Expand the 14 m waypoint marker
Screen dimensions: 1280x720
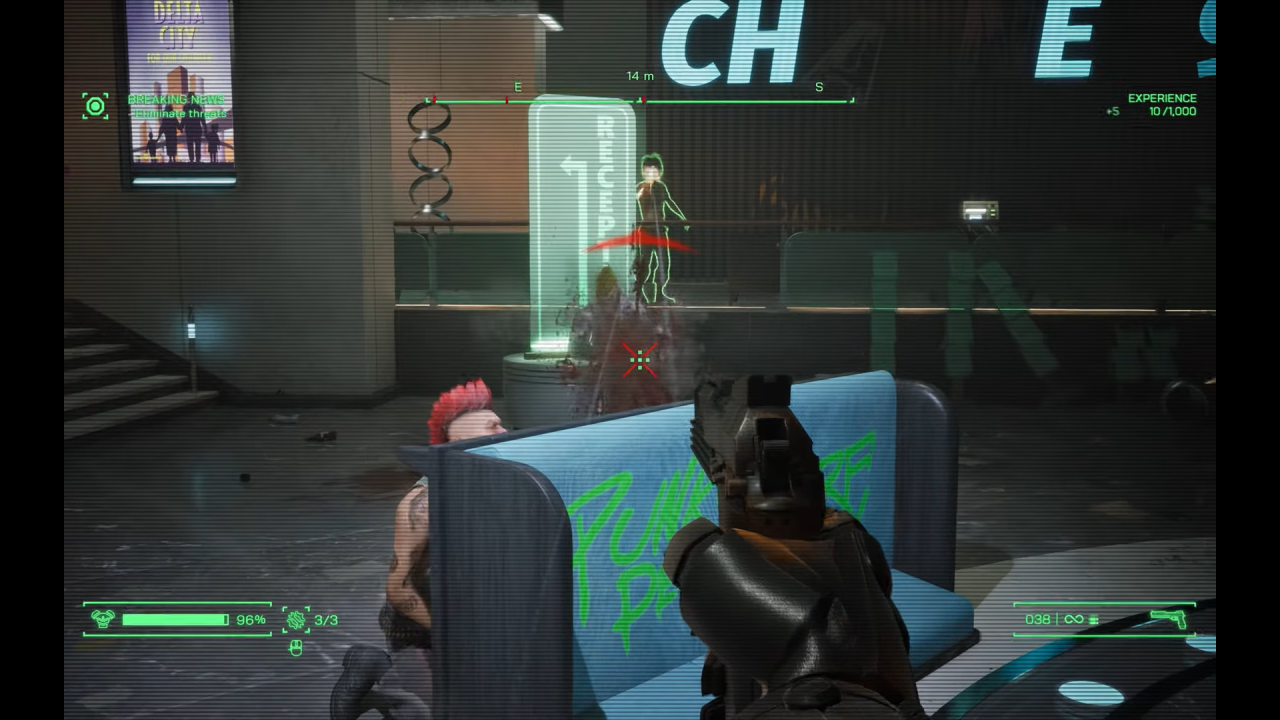pyautogui.click(x=638, y=74)
